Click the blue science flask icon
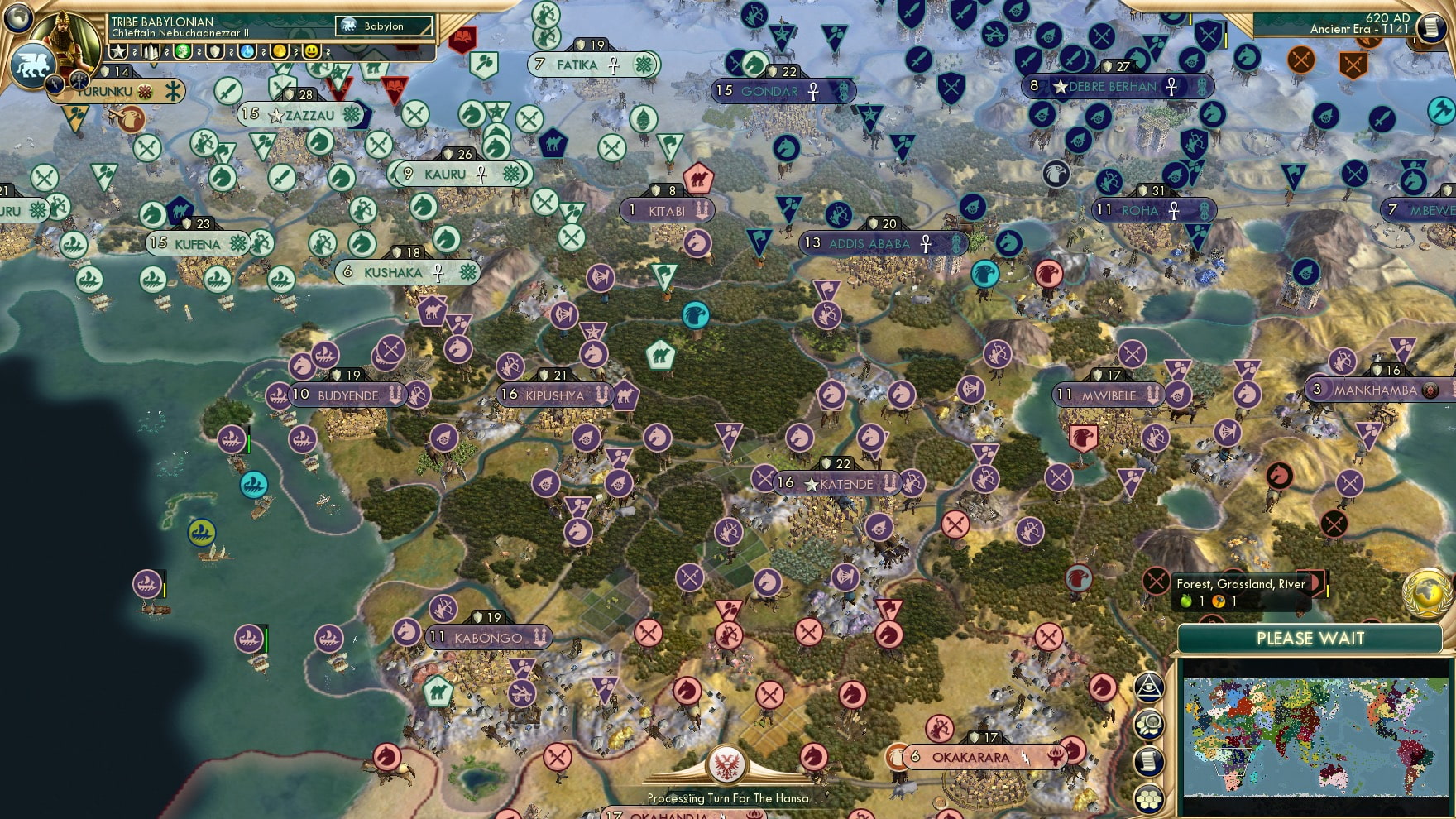 pyautogui.click(x=247, y=51)
